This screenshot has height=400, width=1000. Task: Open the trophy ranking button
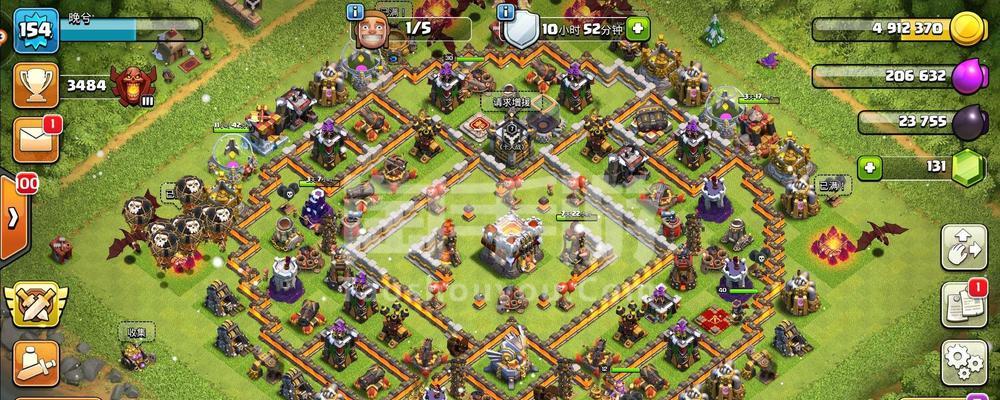pos(33,87)
